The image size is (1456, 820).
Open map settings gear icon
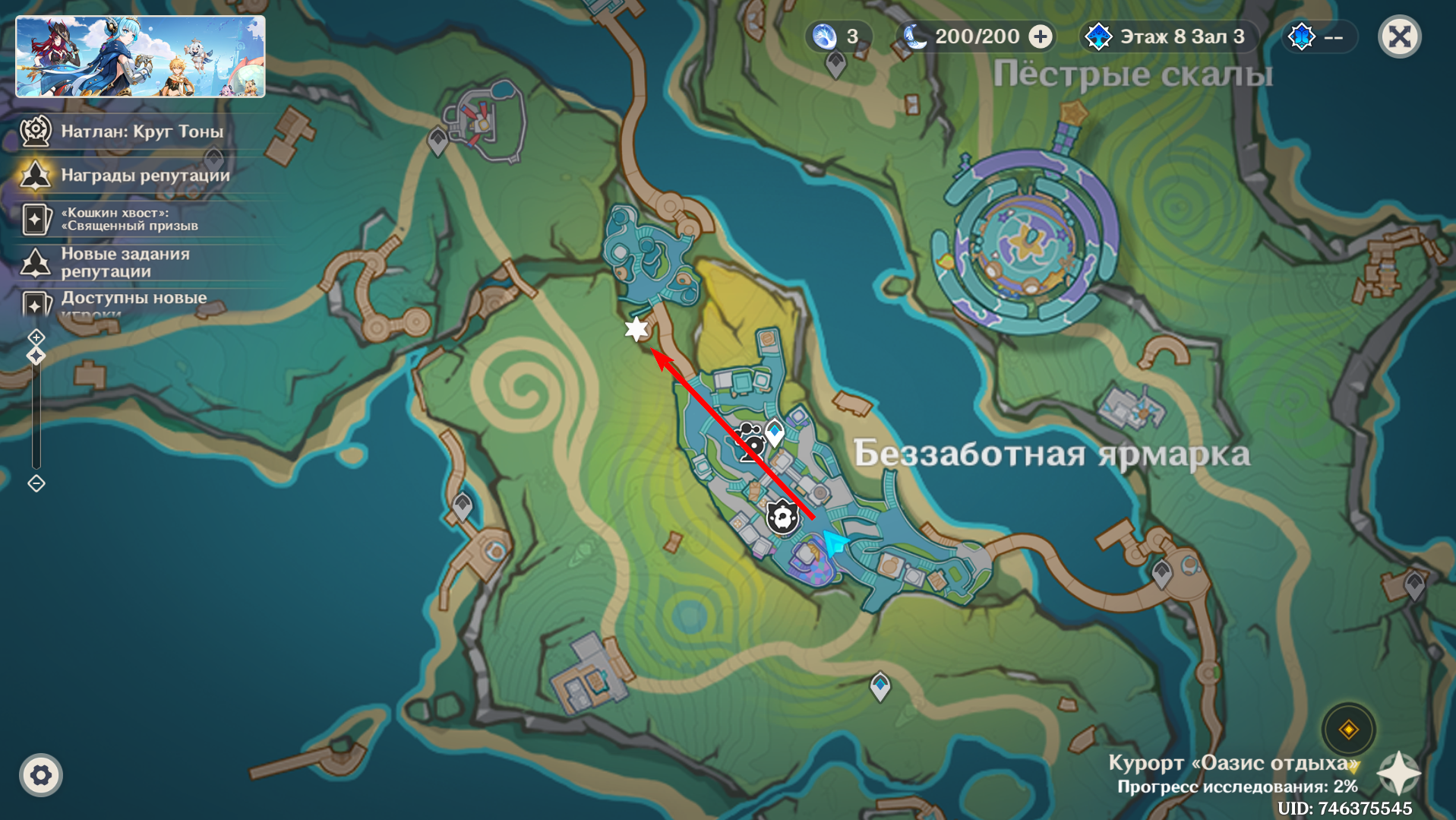coord(41,775)
